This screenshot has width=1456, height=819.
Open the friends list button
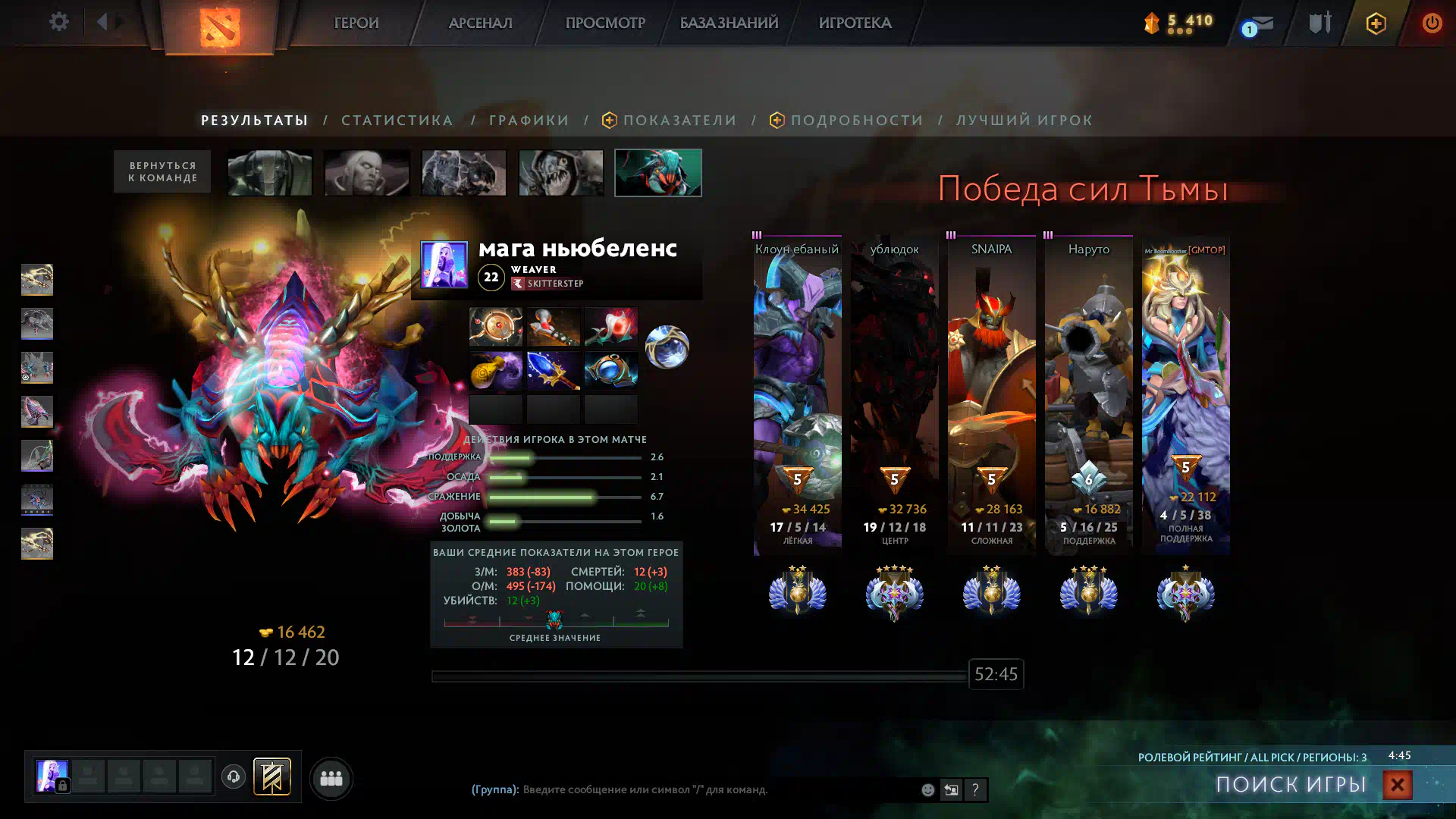coord(331,778)
